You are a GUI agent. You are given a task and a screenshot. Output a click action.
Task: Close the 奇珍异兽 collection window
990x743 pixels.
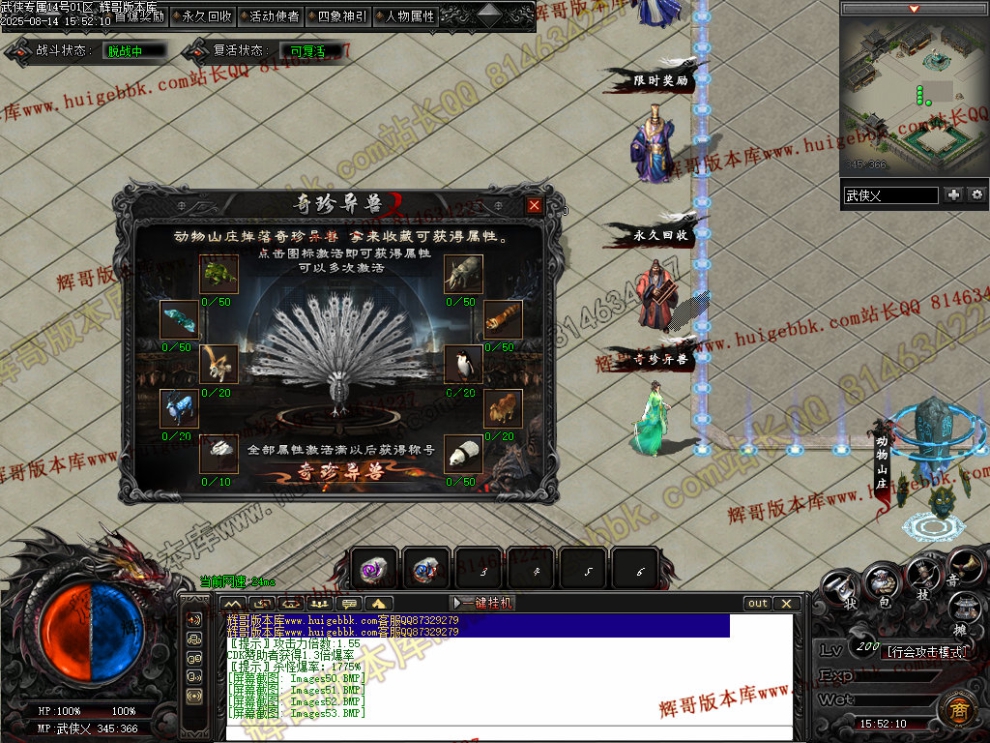tap(534, 205)
